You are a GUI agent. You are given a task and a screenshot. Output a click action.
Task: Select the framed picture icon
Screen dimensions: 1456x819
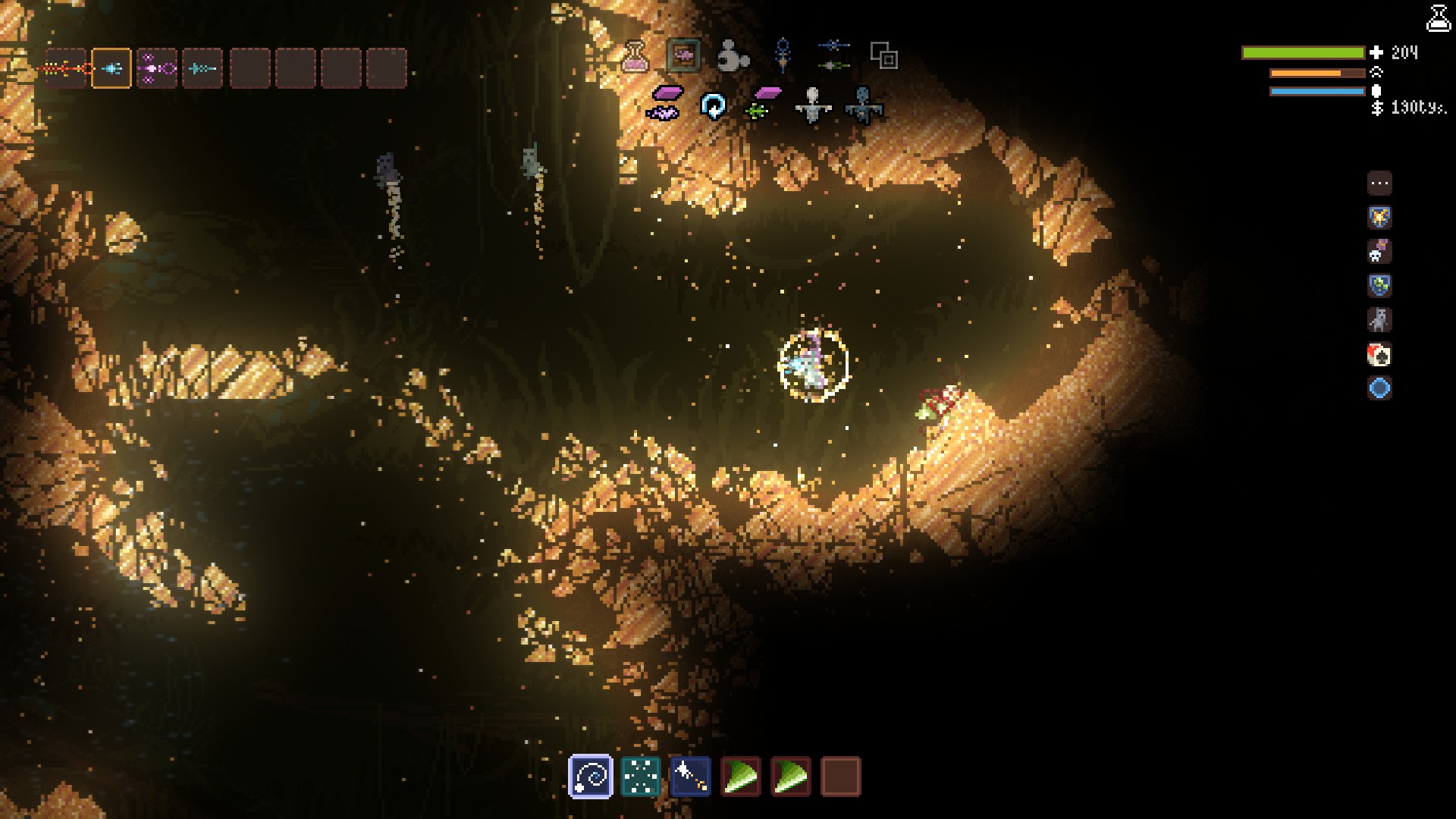coord(683,55)
